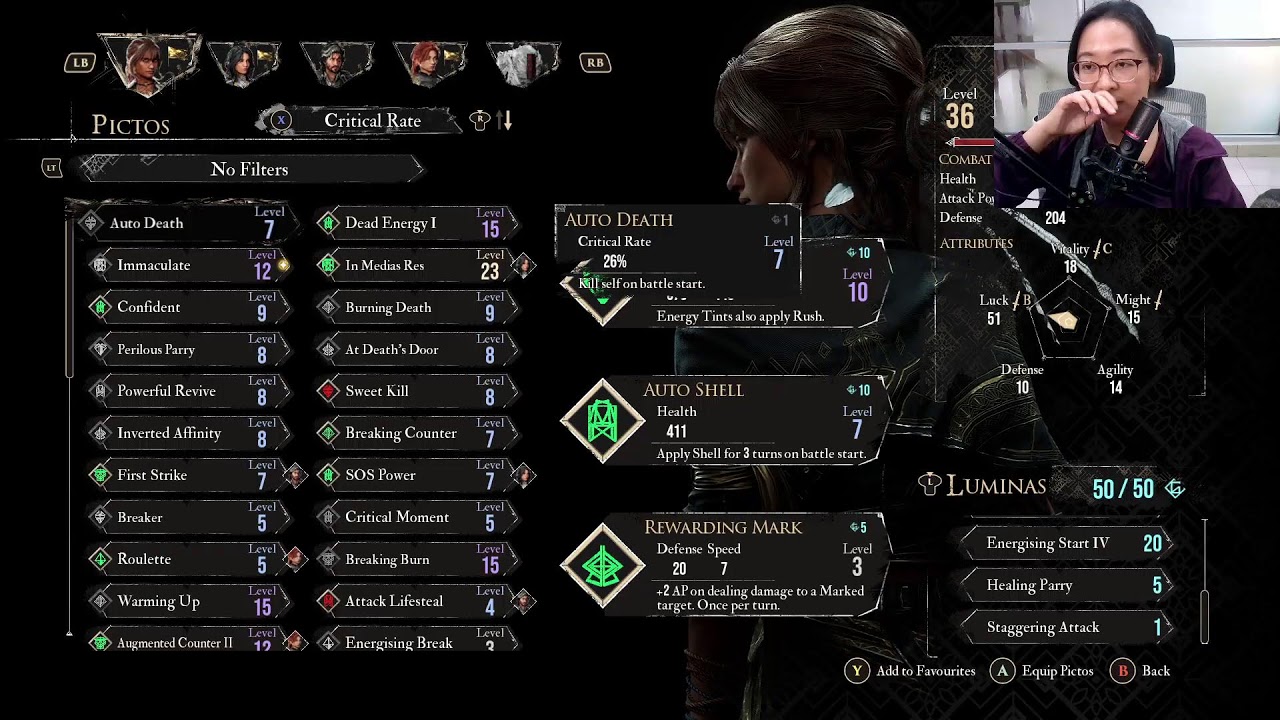Select the Healing Parry lumina
Image resolution: width=1280 pixels, height=720 pixels.
[x=1070, y=585]
